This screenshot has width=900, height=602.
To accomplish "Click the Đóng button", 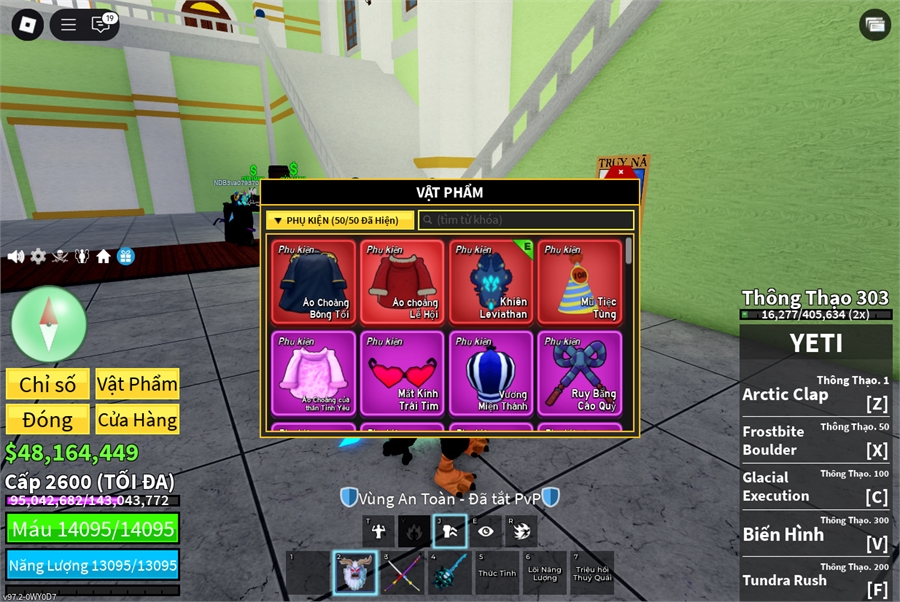I will (x=47, y=420).
